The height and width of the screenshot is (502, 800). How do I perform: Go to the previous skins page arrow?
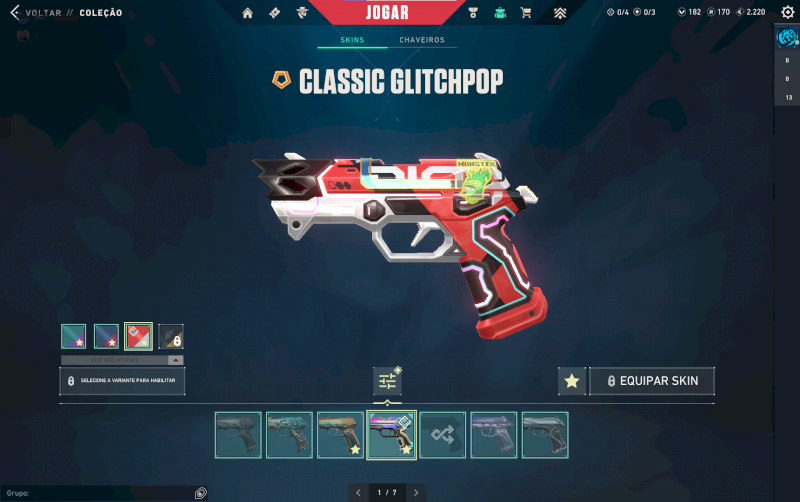tap(358, 492)
